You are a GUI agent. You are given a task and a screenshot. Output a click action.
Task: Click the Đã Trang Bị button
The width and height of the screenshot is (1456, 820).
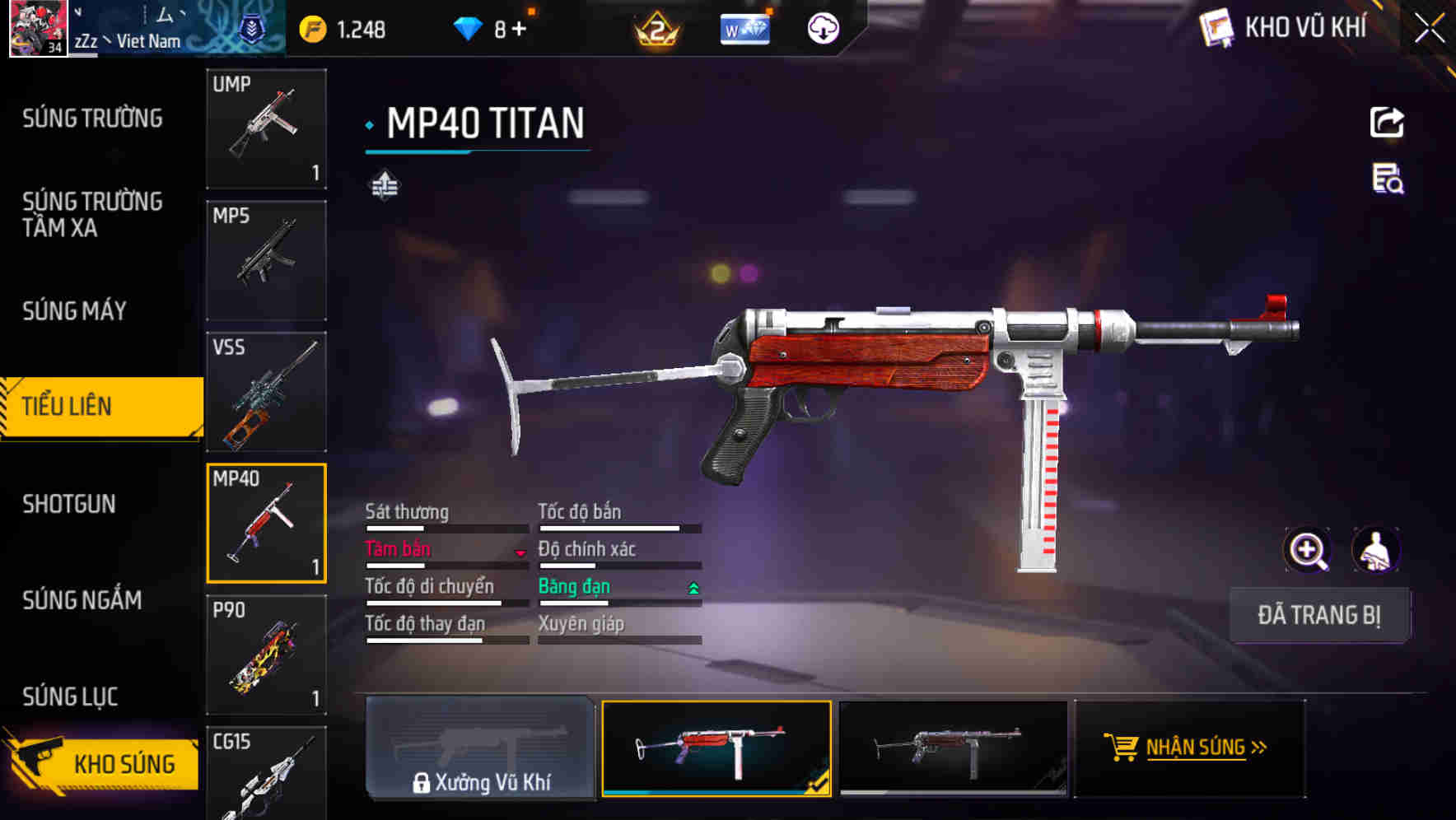tap(1318, 615)
